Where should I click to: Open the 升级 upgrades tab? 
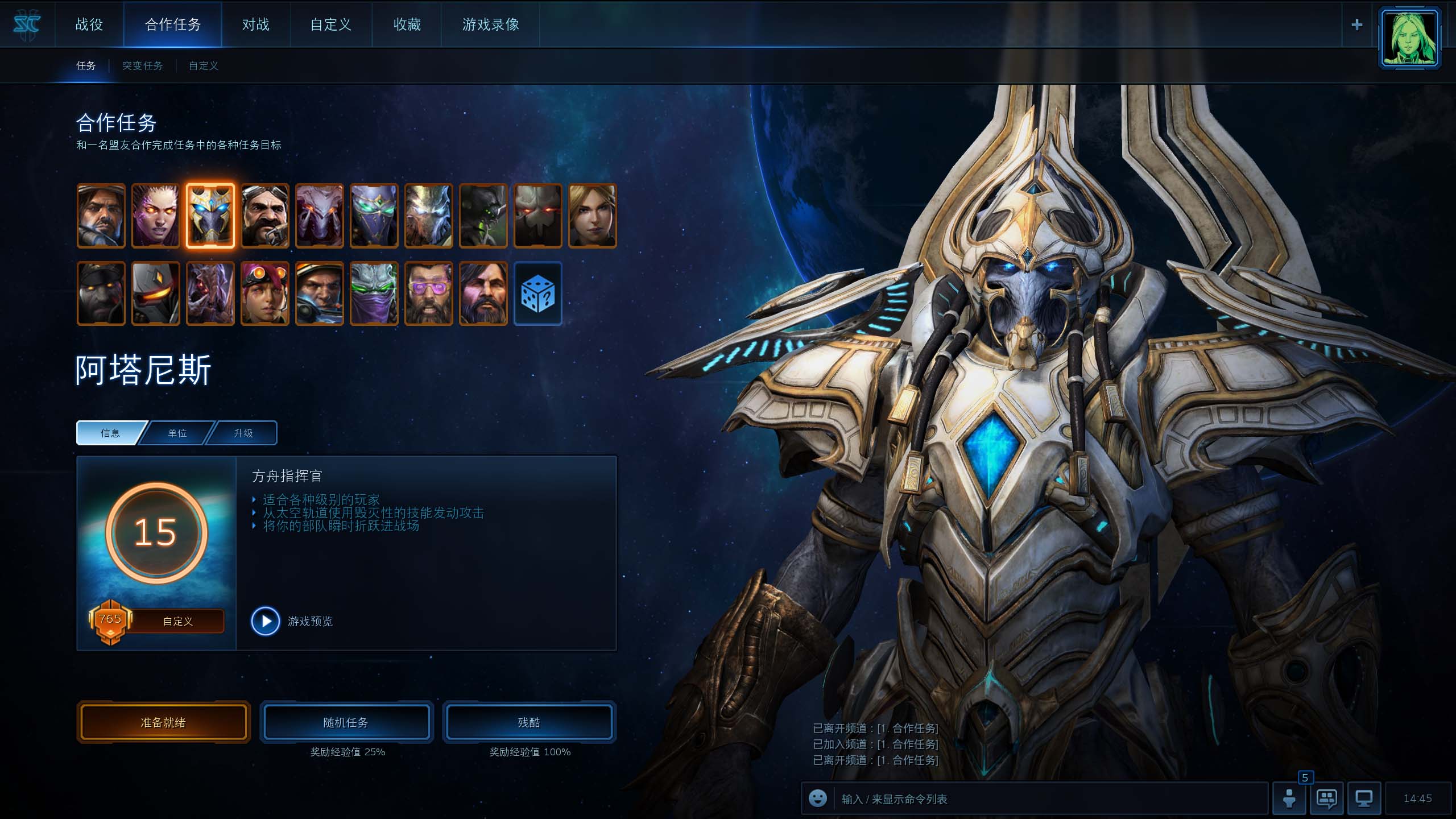pos(243,433)
